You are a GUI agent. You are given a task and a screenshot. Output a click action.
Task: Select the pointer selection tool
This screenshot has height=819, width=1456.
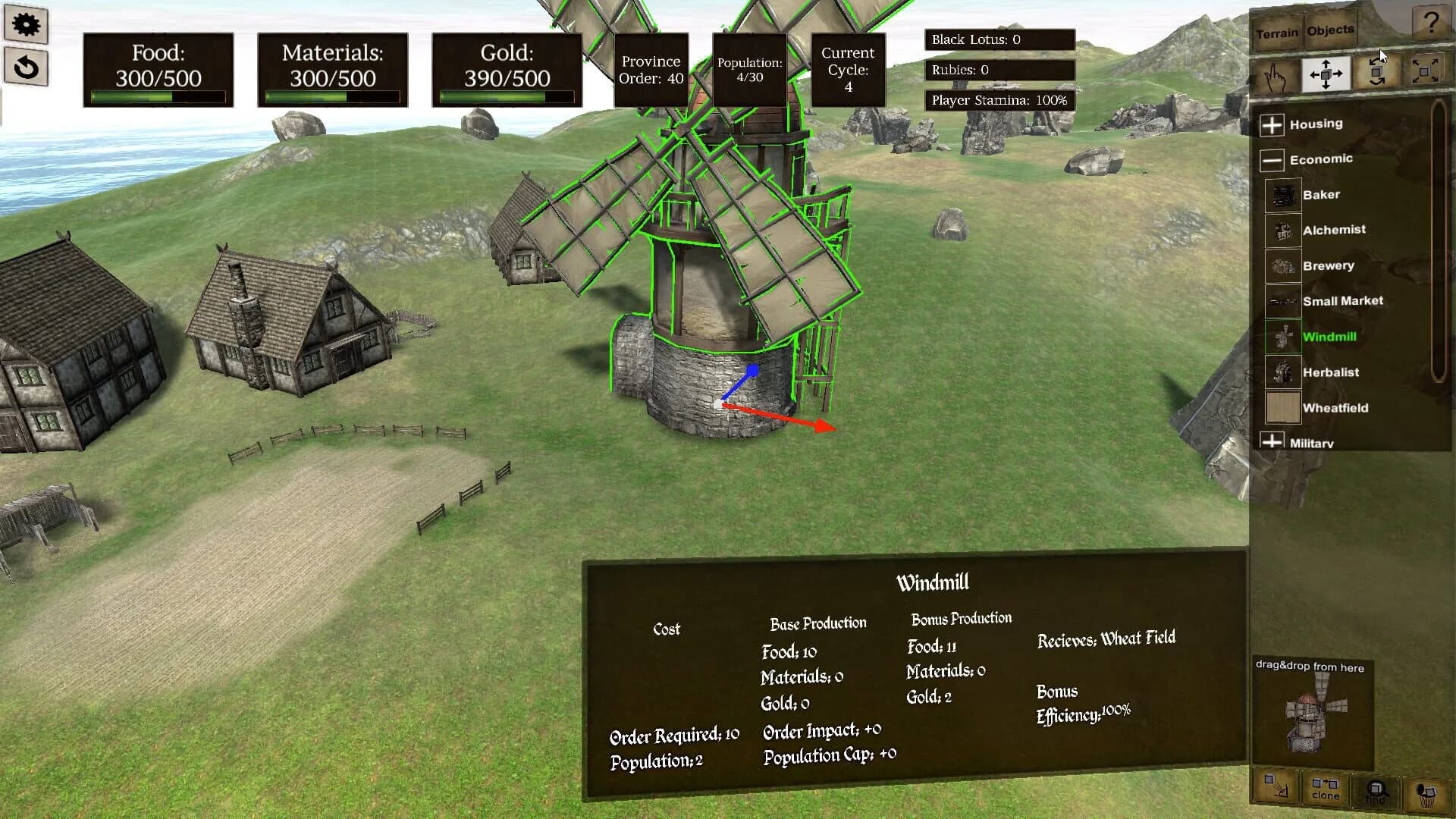click(1274, 75)
